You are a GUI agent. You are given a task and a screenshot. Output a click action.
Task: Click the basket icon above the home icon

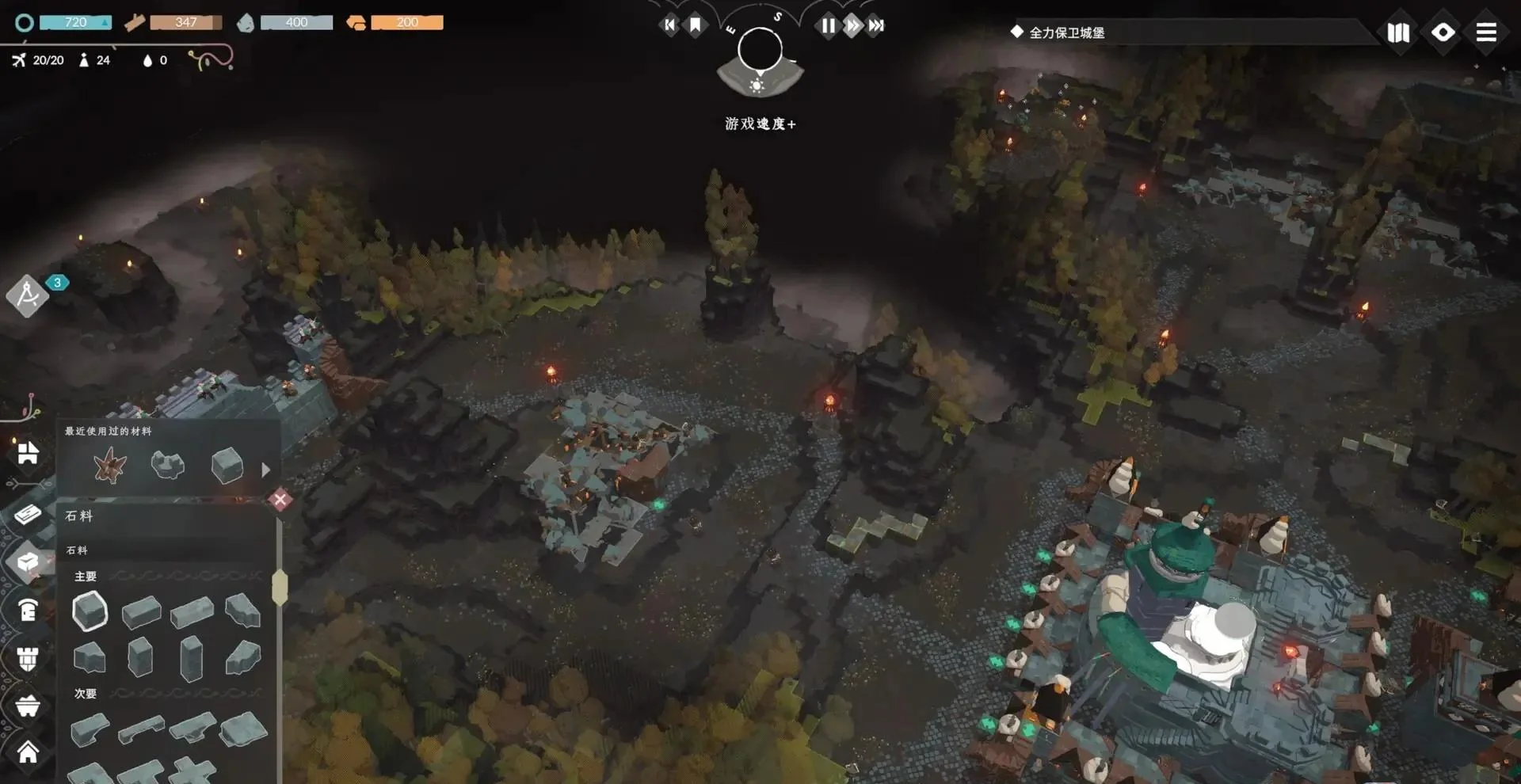pyautogui.click(x=28, y=705)
